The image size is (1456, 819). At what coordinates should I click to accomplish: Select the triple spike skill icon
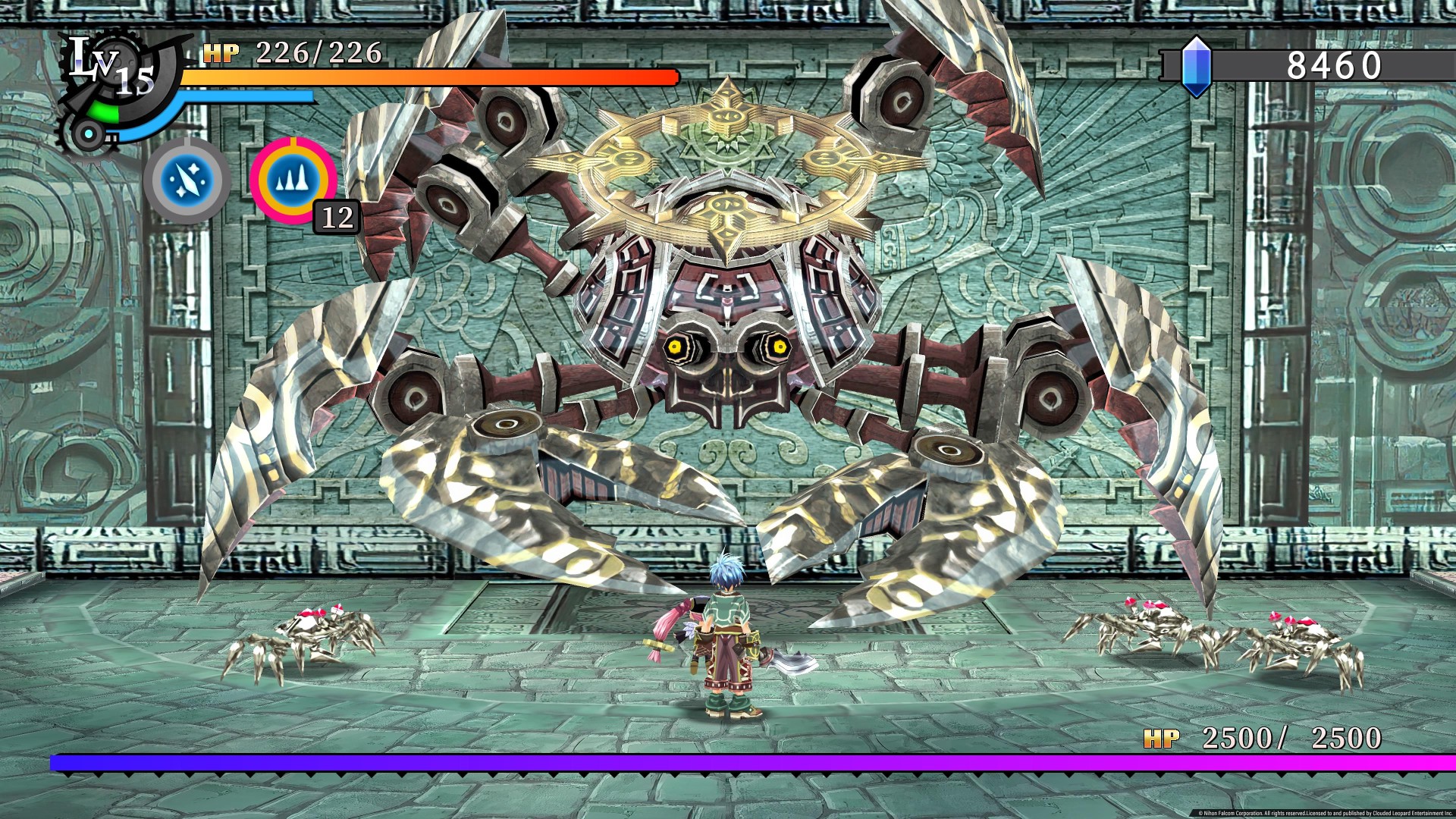tap(293, 180)
